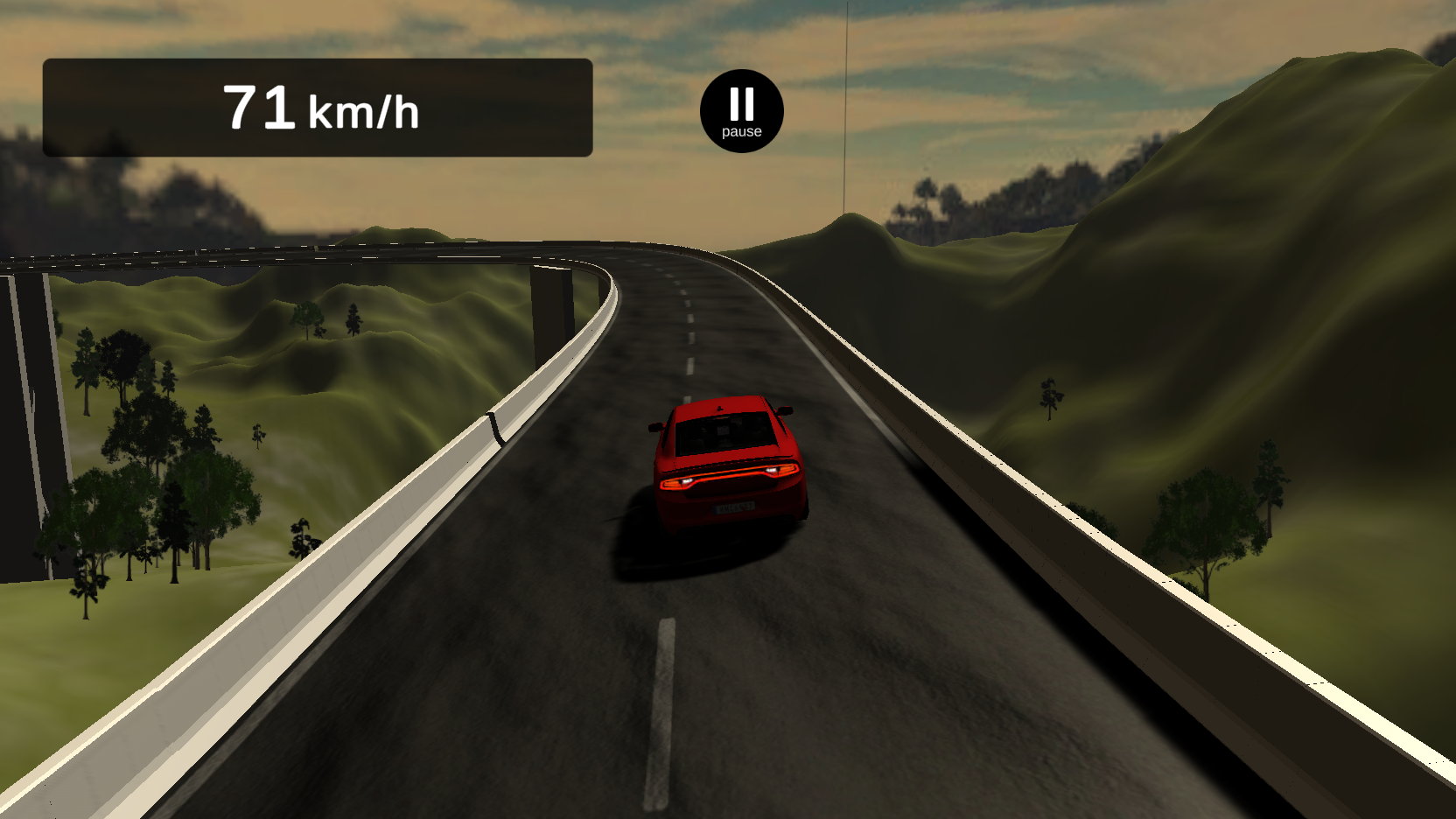Click the 'km/h' unit label
This screenshot has width=1456, height=819.
(x=364, y=110)
